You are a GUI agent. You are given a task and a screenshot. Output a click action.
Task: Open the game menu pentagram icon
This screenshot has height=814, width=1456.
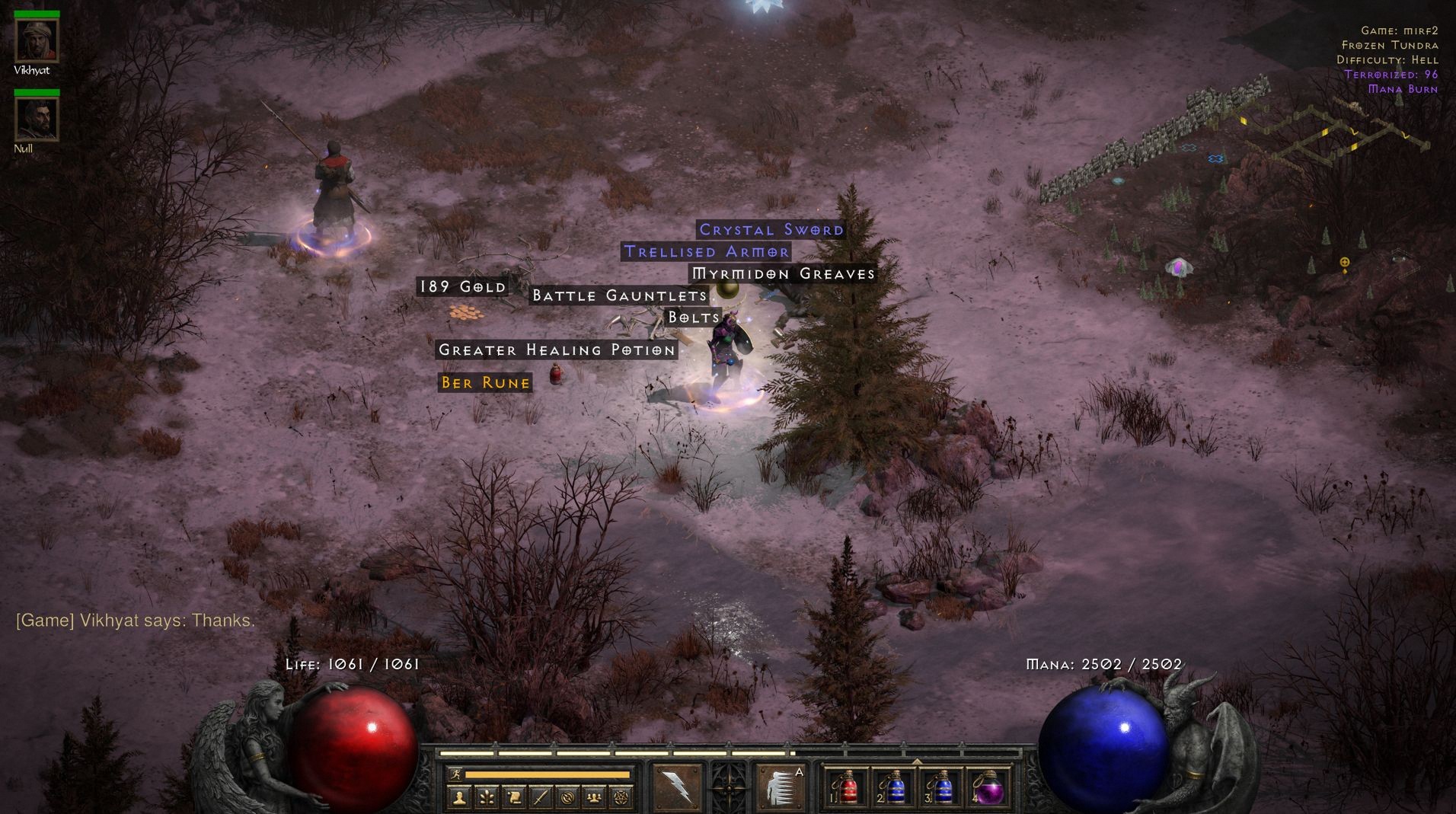point(621,800)
